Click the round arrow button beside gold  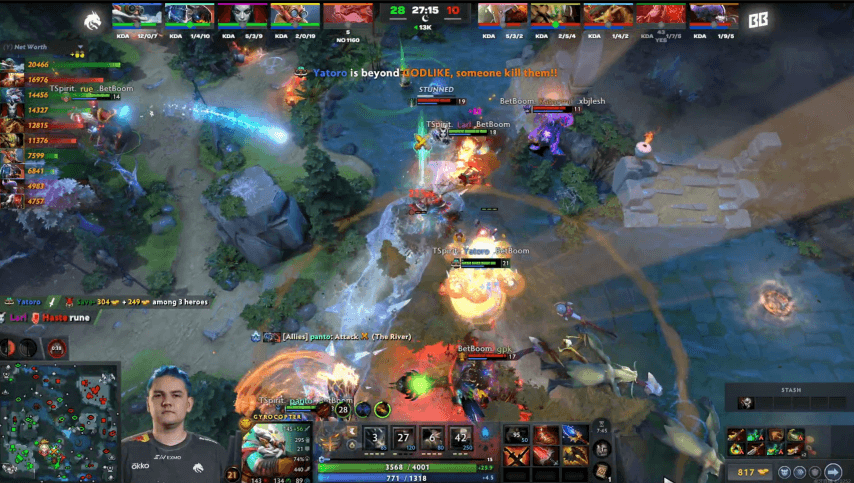[x=833, y=471]
